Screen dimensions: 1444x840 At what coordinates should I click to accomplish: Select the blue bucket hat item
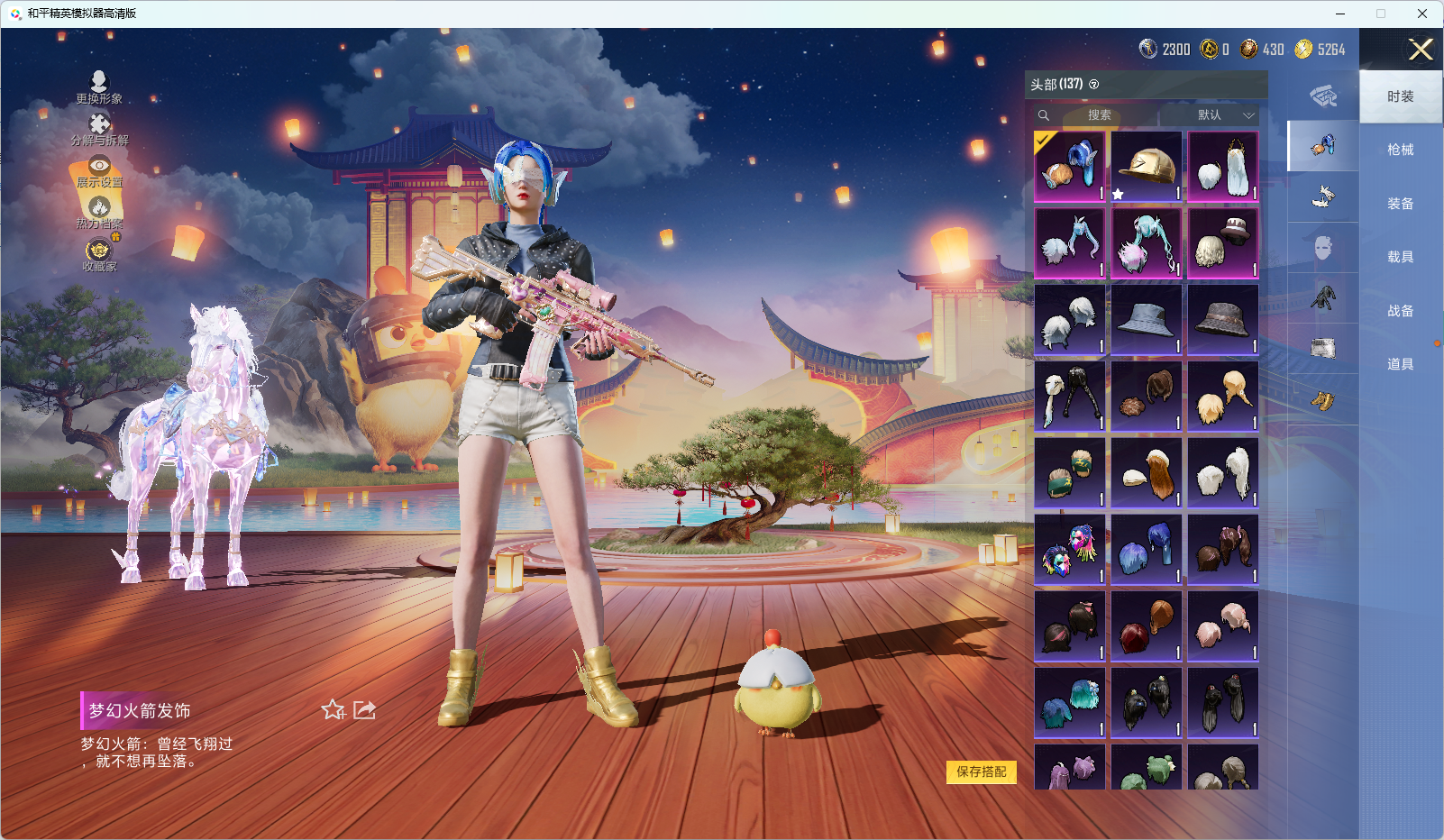1146,320
